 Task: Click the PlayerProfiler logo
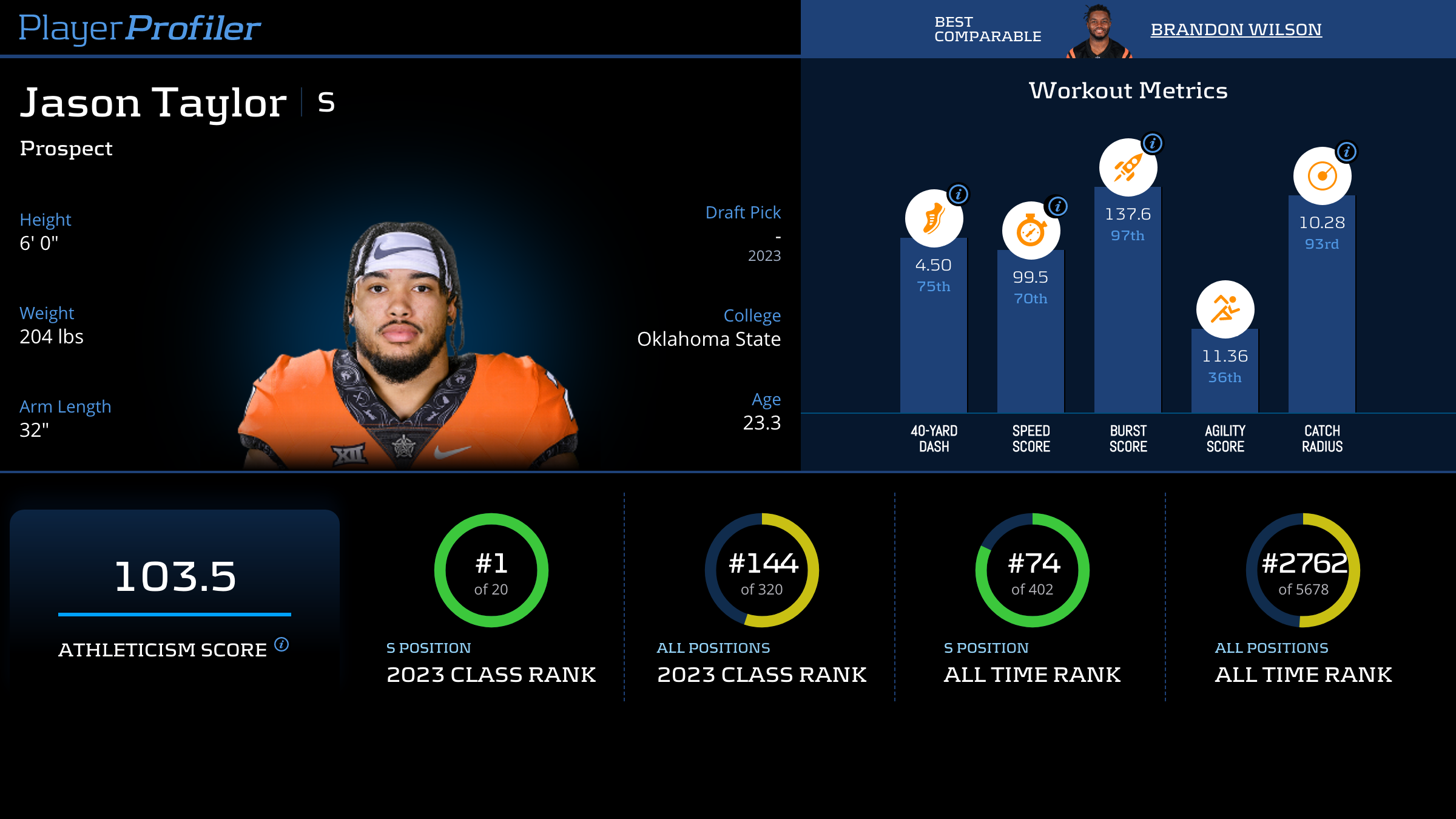point(140,28)
